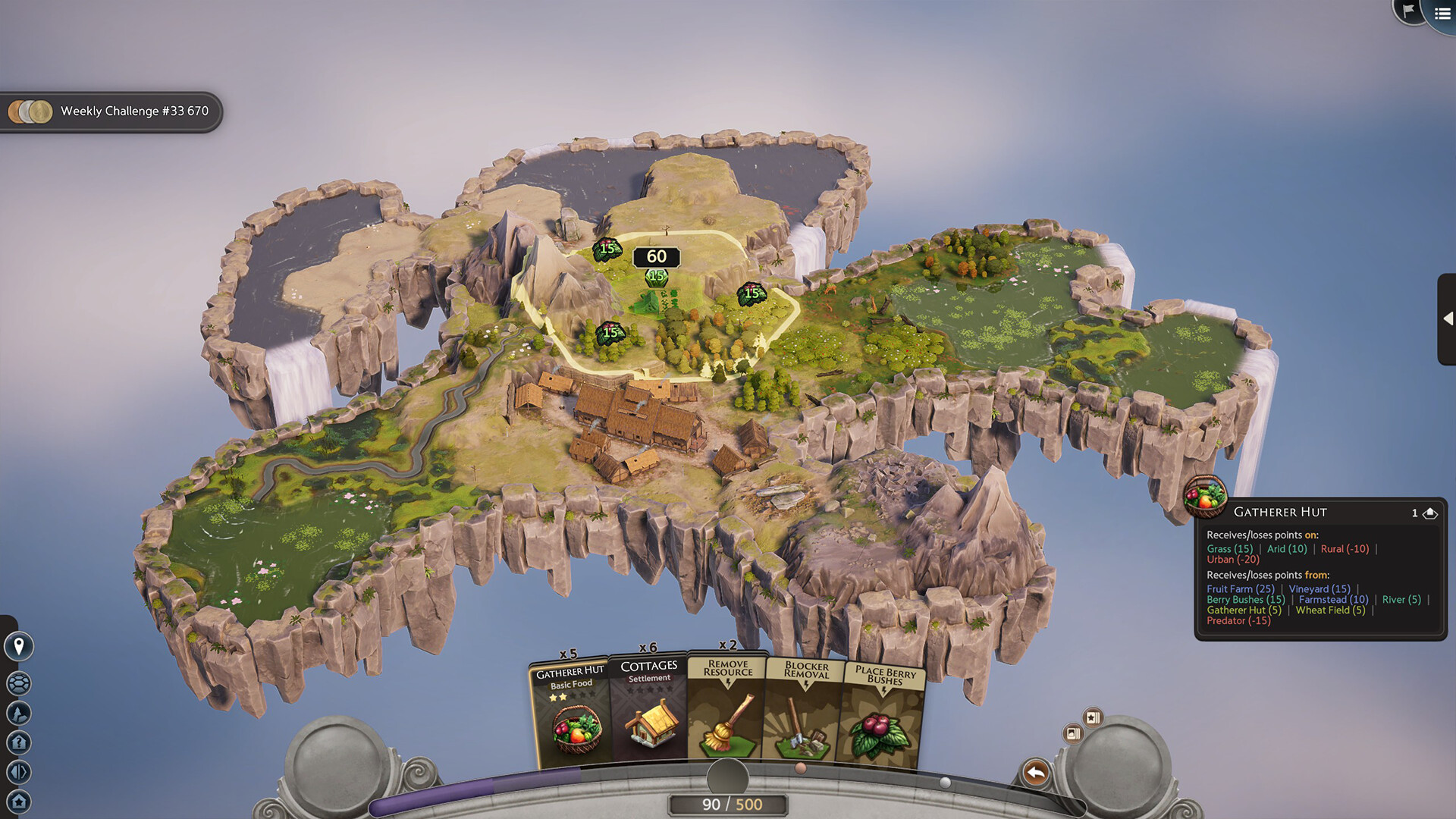
Task: Click the house question mark icon
Action: pos(19,742)
